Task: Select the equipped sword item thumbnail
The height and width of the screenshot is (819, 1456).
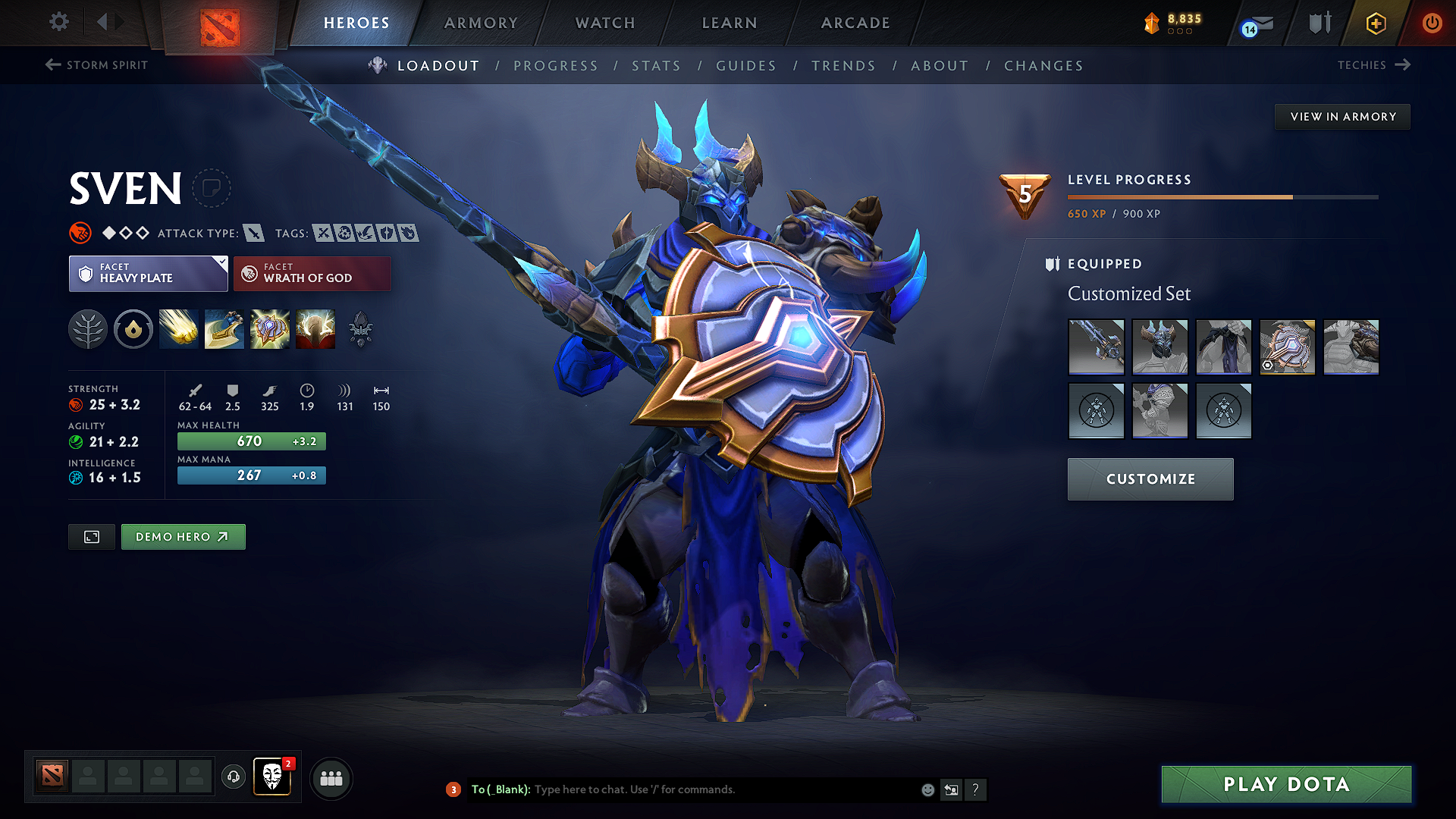Action: pos(1097,347)
